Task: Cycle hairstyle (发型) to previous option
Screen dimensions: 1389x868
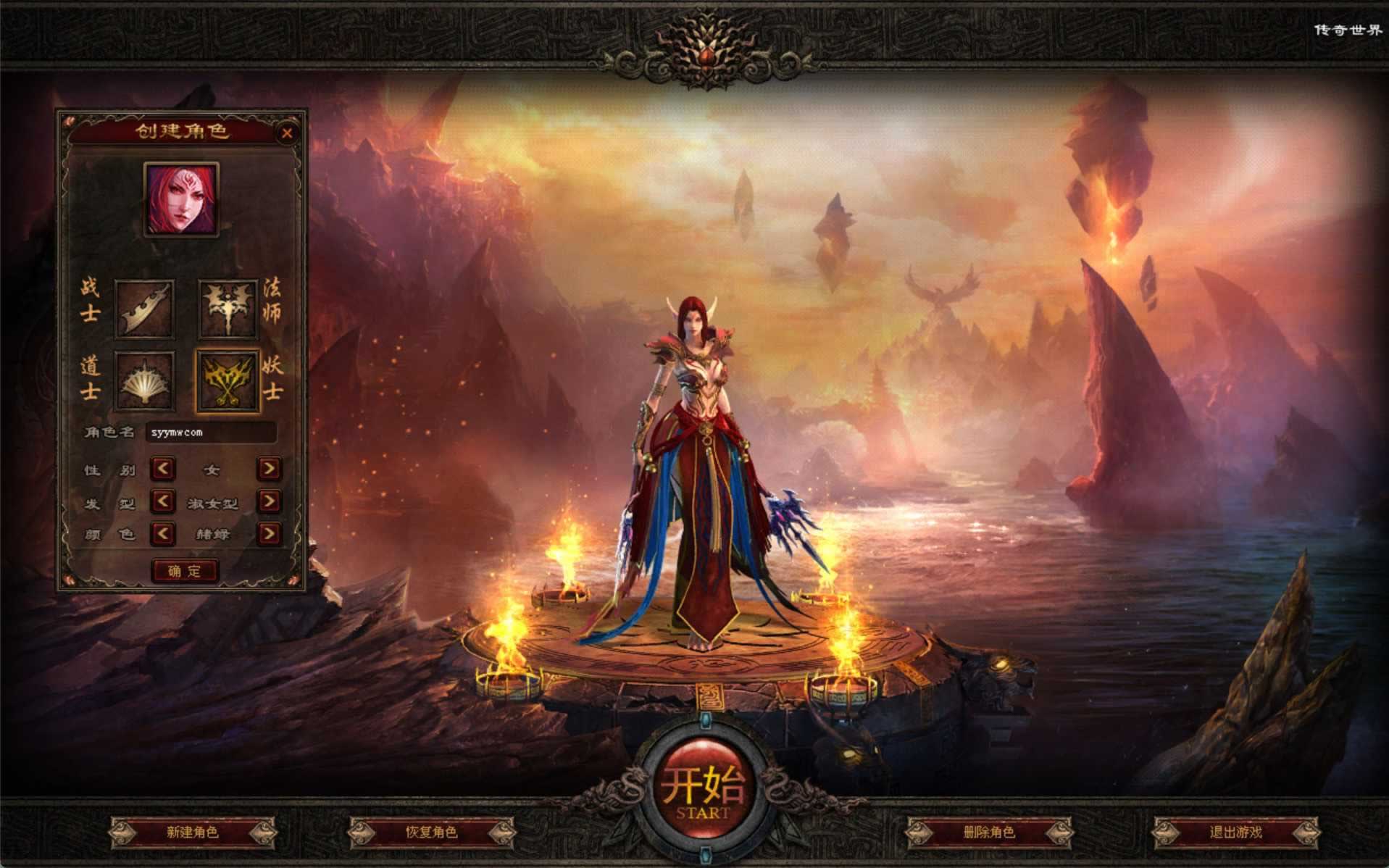Action: point(162,501)
